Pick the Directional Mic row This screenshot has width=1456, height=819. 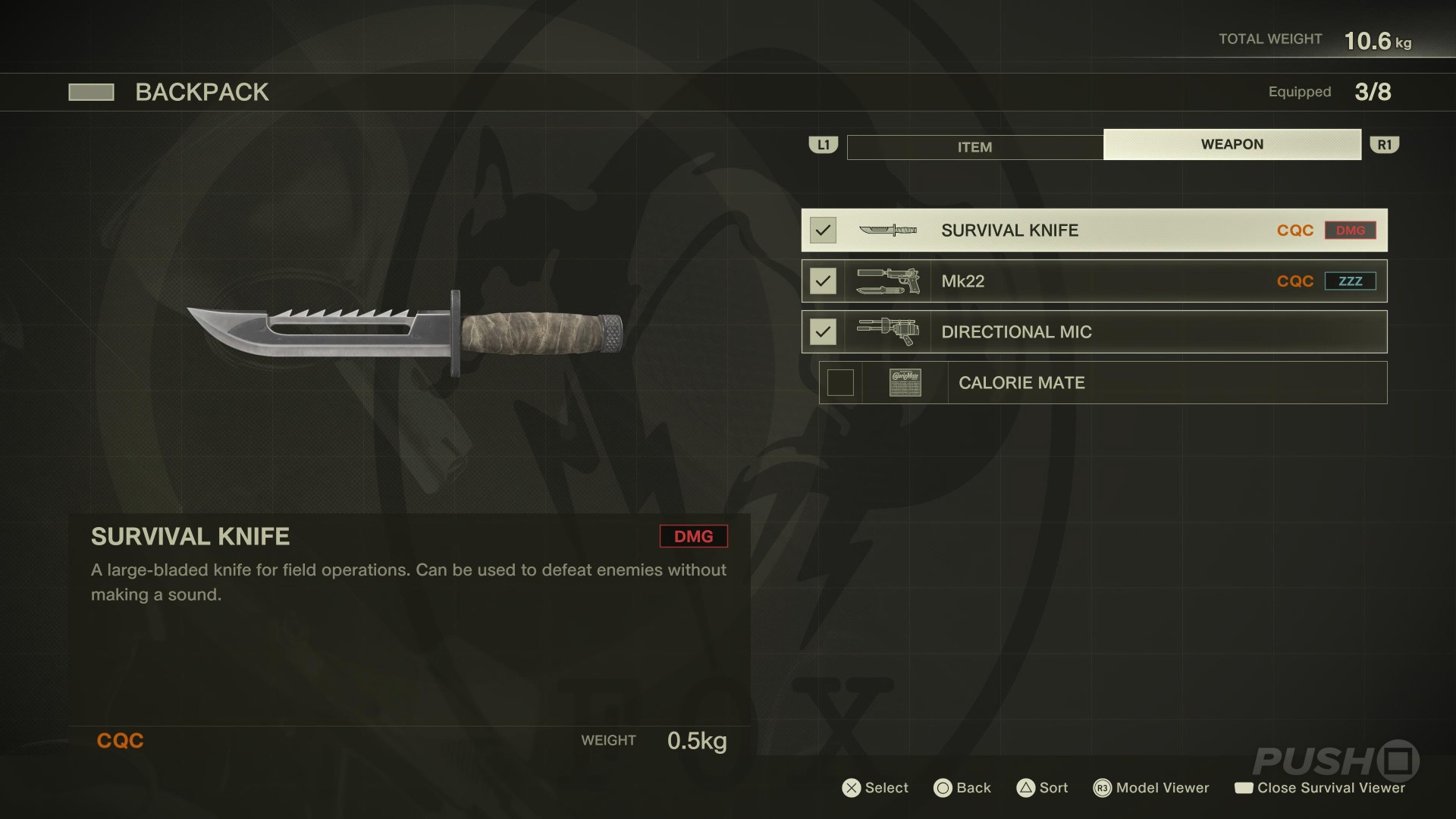click(x=1094, y=332)
